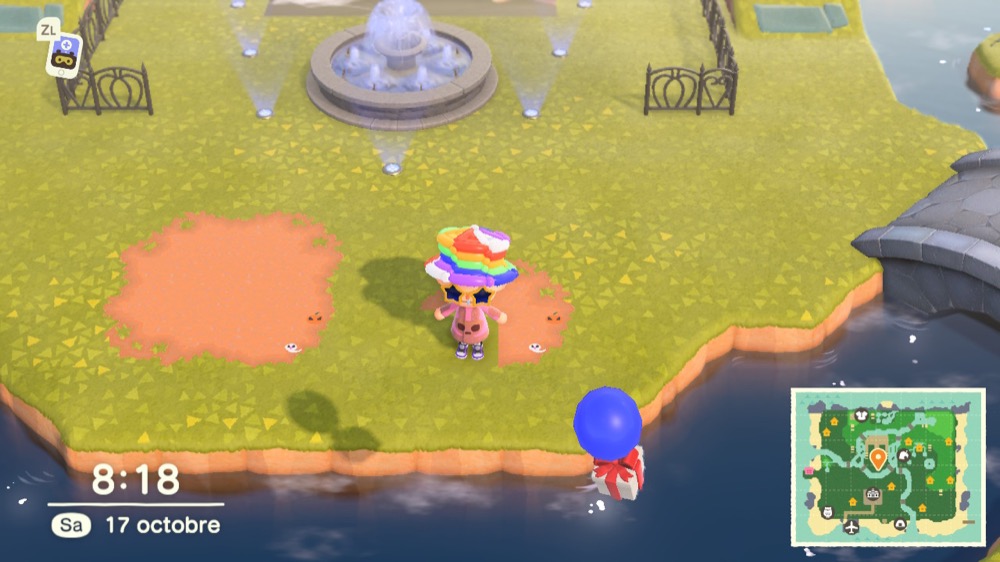The image size is (1000, 562).
Task: Click the campsite tent marker on minimap
Action: 899,524
